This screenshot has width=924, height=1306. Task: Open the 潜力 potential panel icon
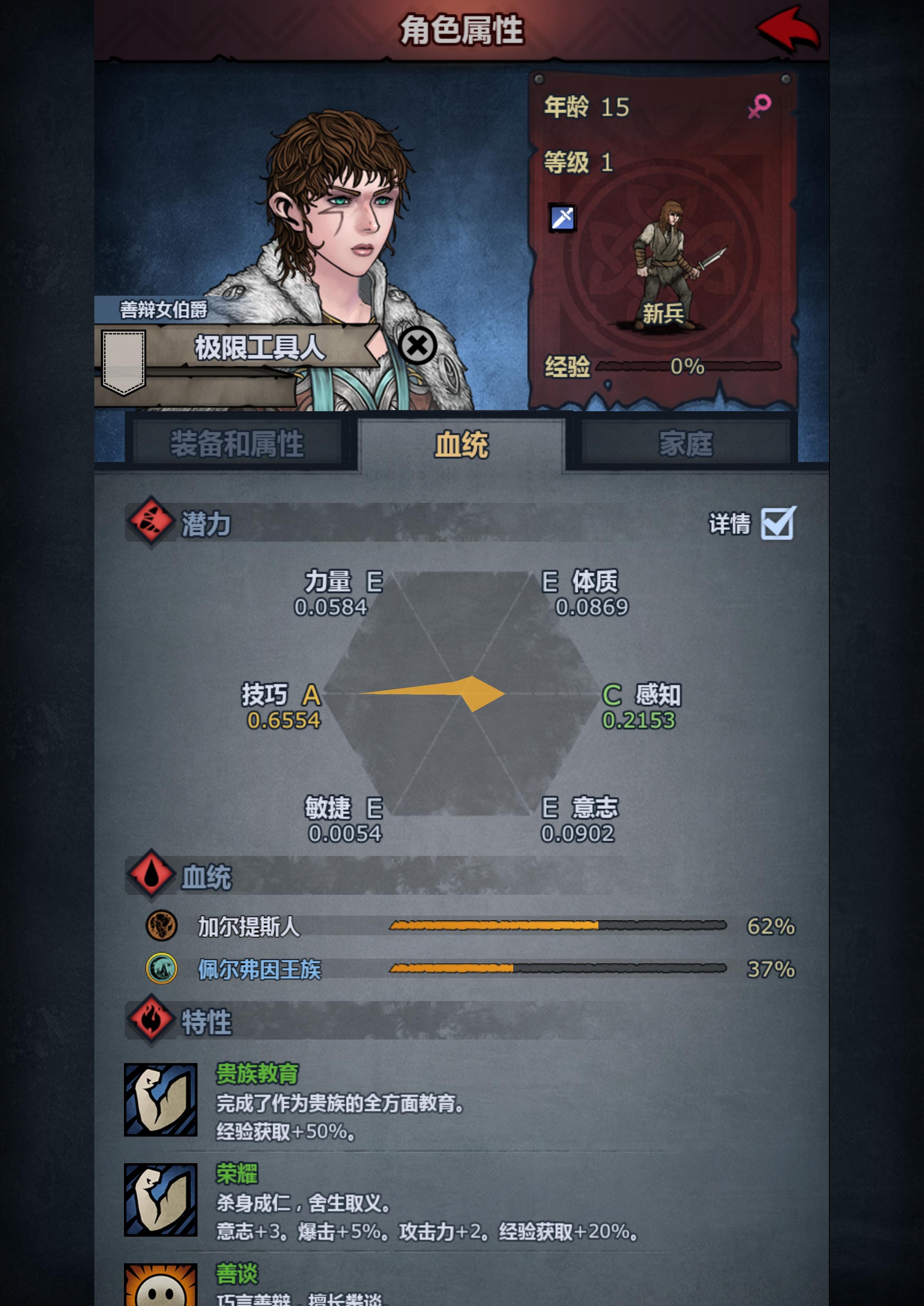(x=151, y=526)
